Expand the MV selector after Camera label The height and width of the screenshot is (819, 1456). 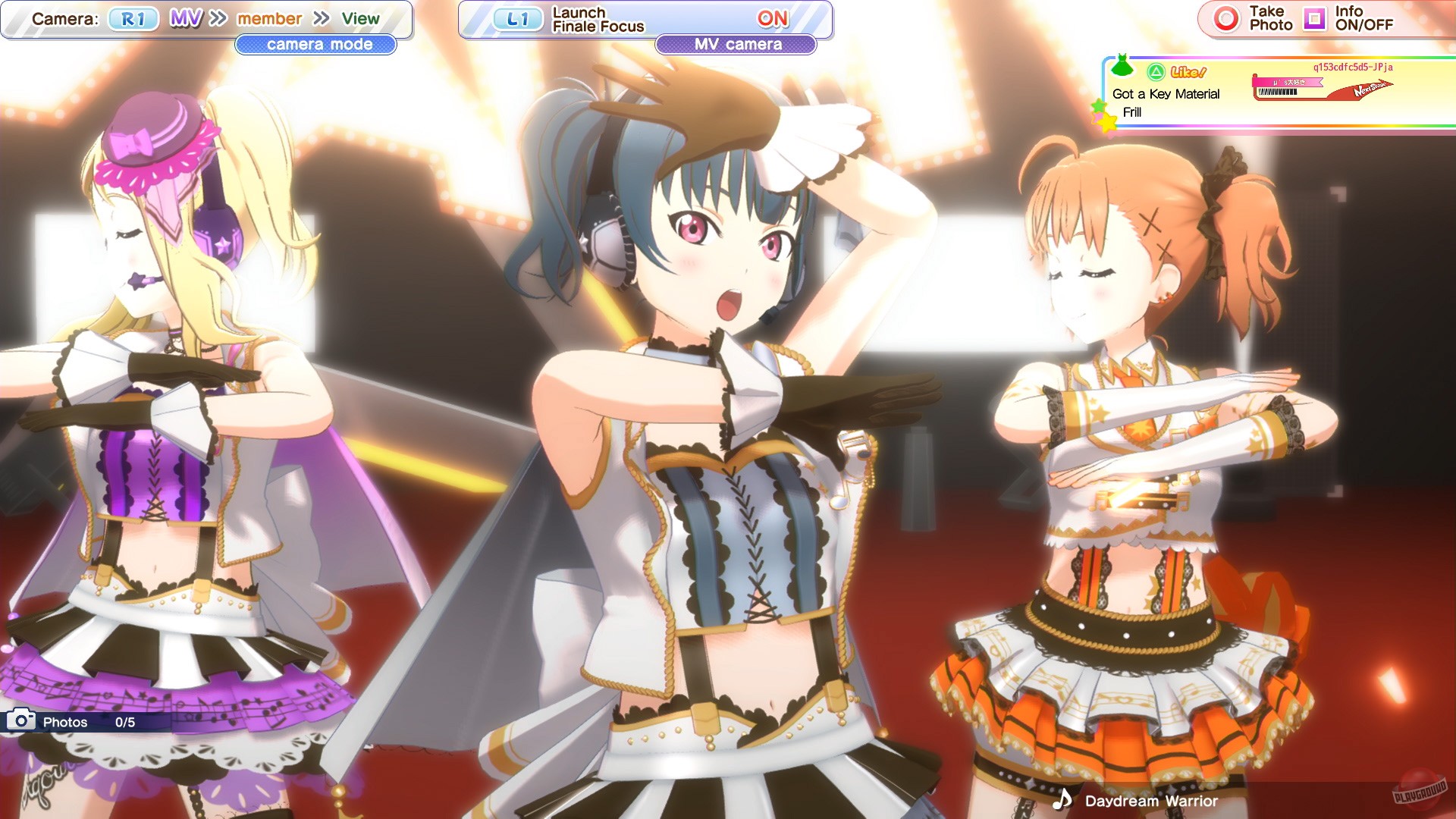pyautogui.click(x=185, y=17)
